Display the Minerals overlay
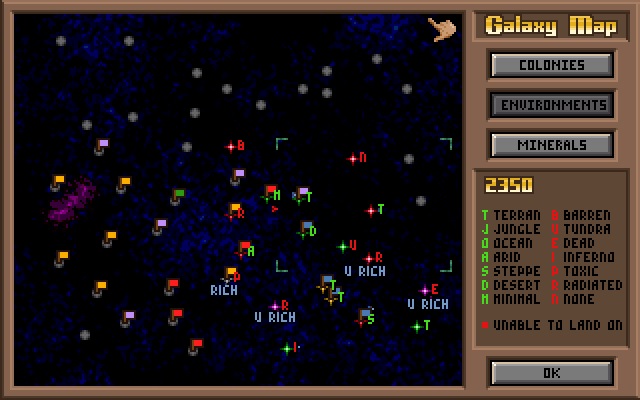640x400 pixels. 551,145
